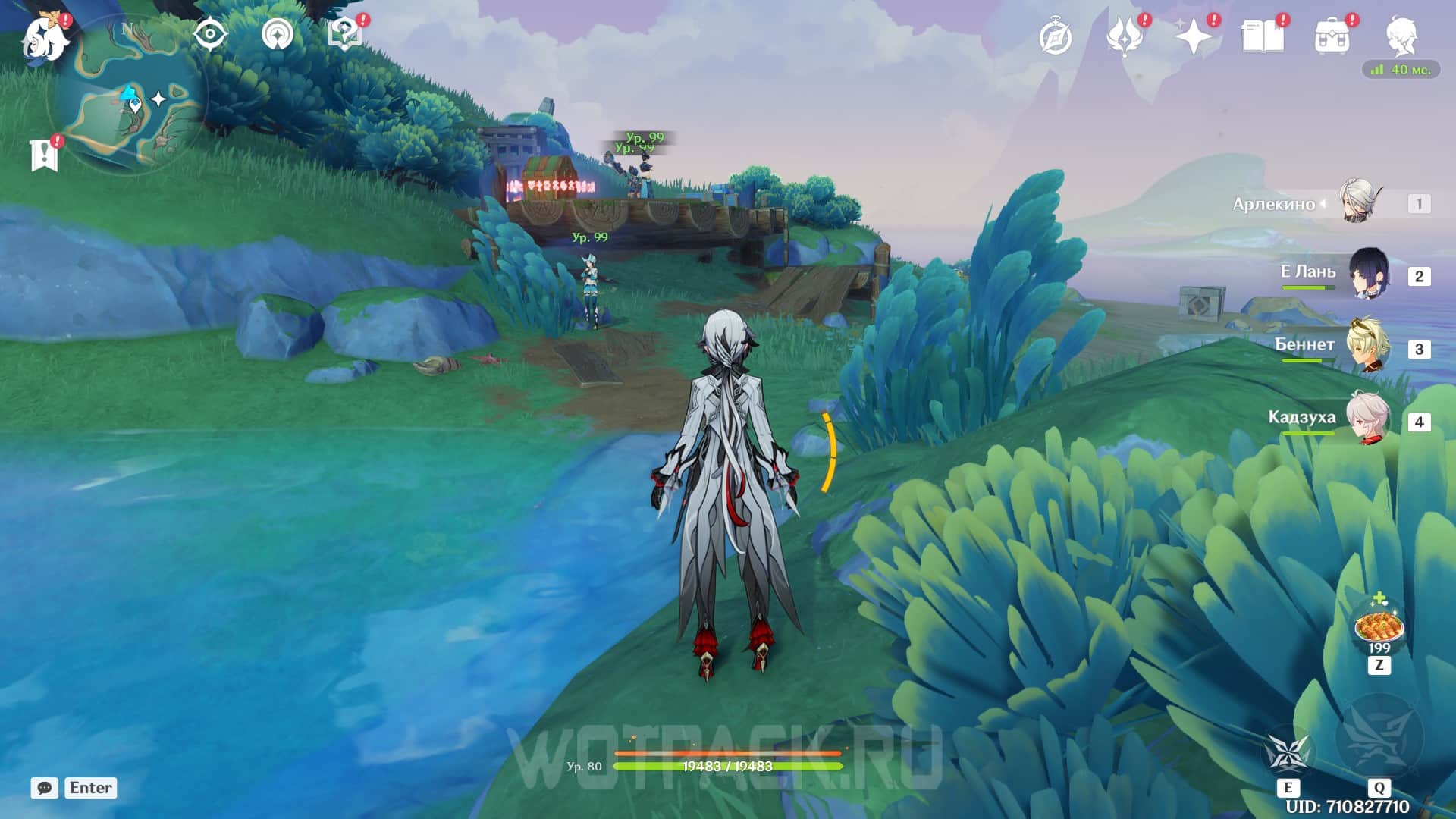Screen dimensions: 1456x819
Task: Open the circular minimap
Action: pos(127,95)
